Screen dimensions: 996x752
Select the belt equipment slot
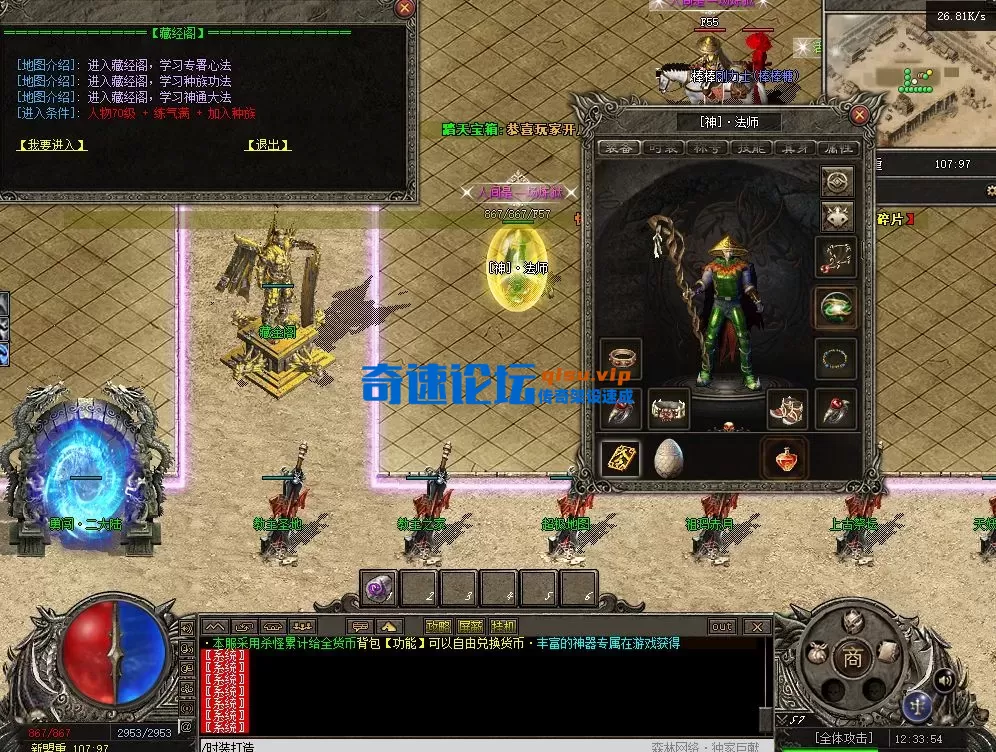click(668, 409)
